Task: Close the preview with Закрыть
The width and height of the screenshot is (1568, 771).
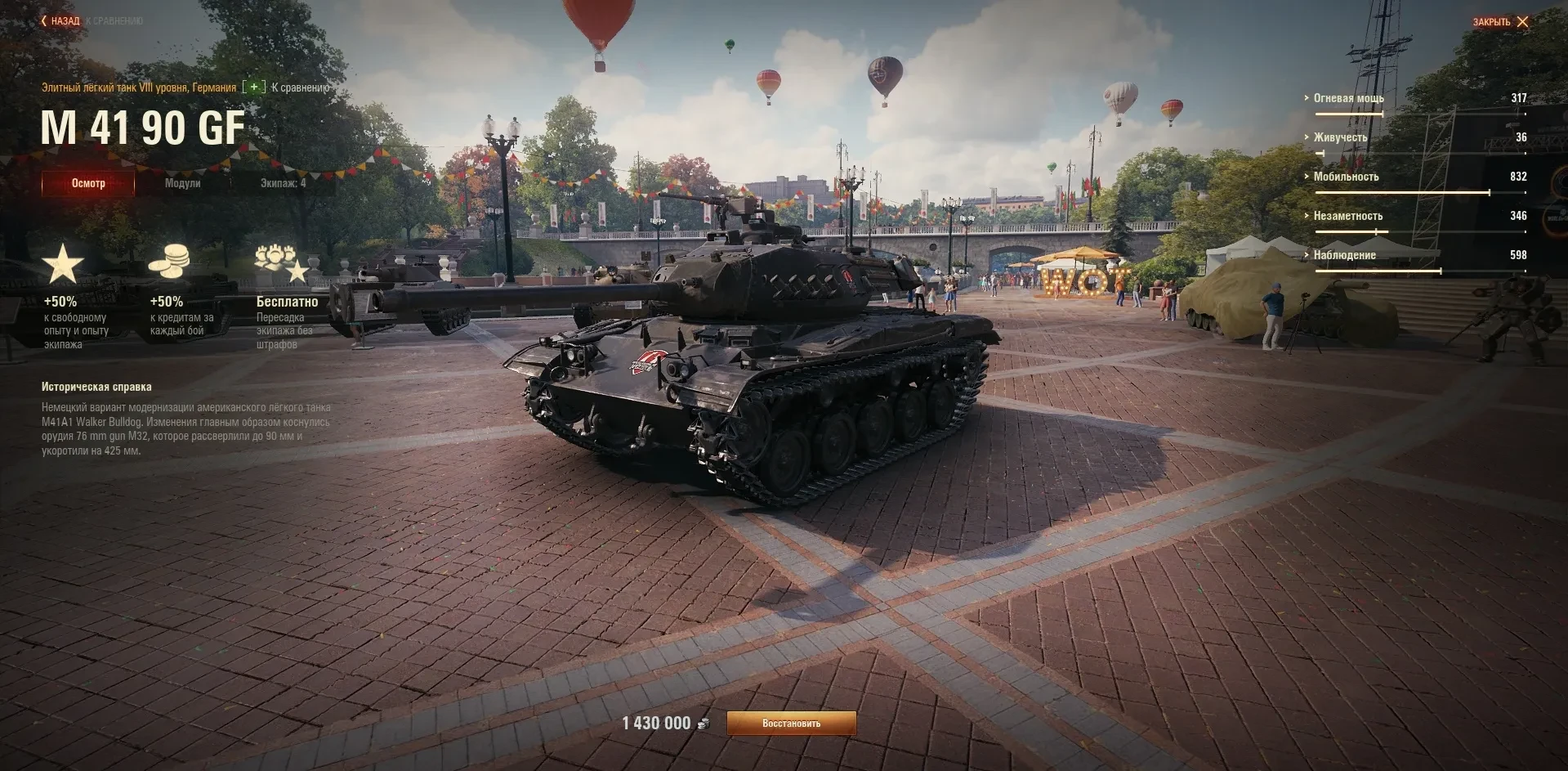Action: coord(1500,22)
